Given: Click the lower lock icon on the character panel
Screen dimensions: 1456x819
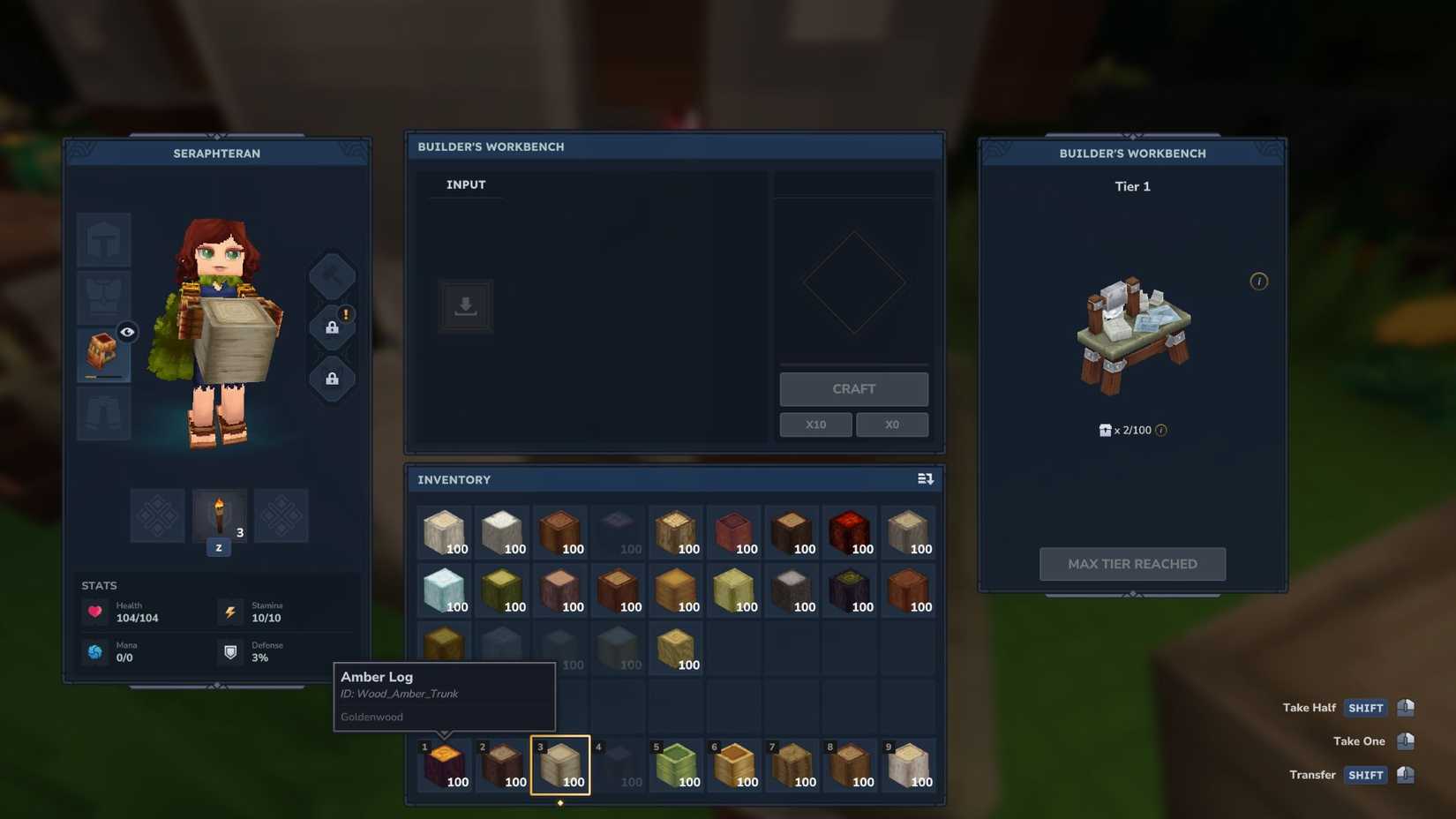Looking at the screenshot, I should click(x=332, y=379).
